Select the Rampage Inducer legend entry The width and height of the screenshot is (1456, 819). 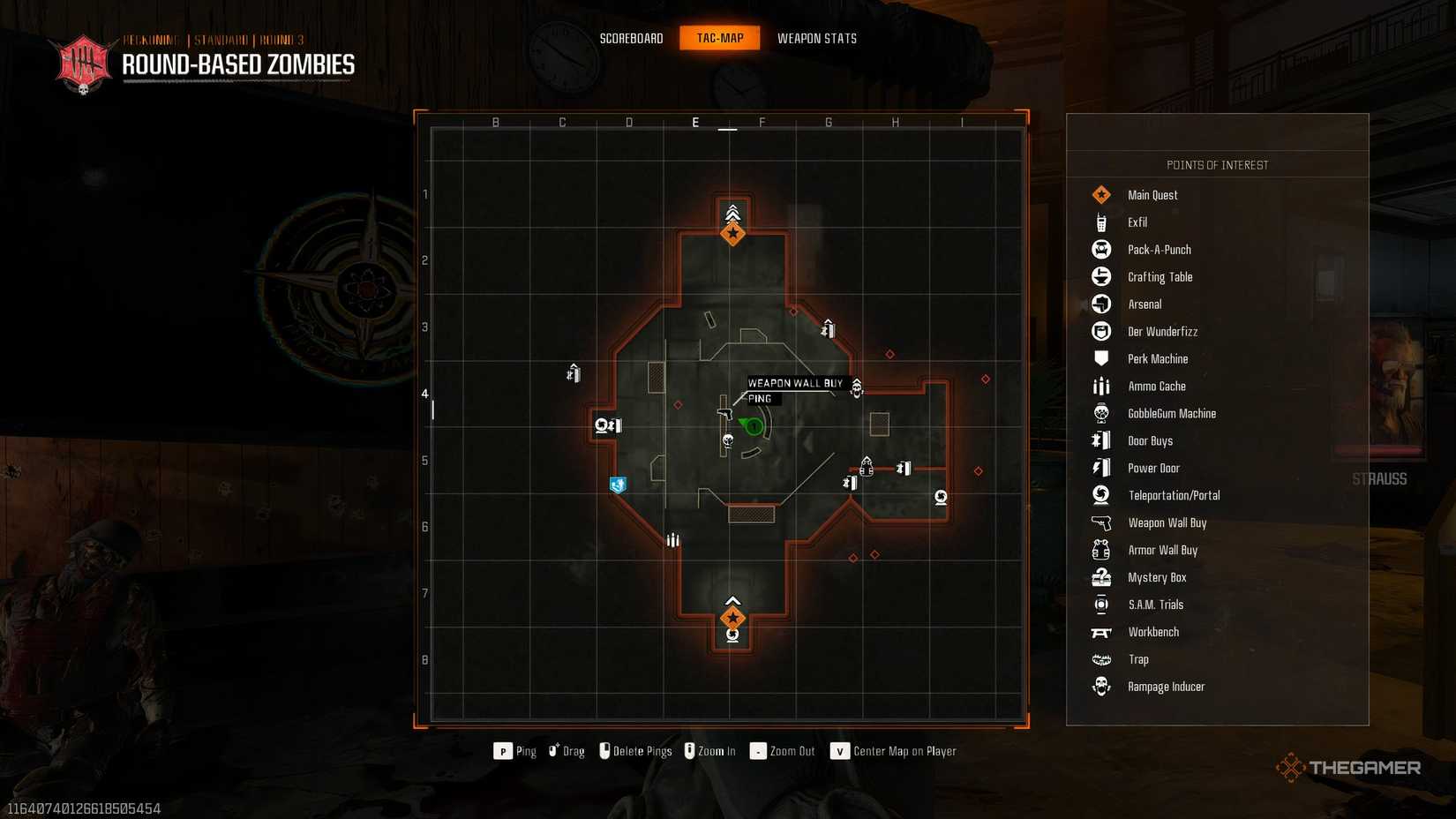[1165, 687]
